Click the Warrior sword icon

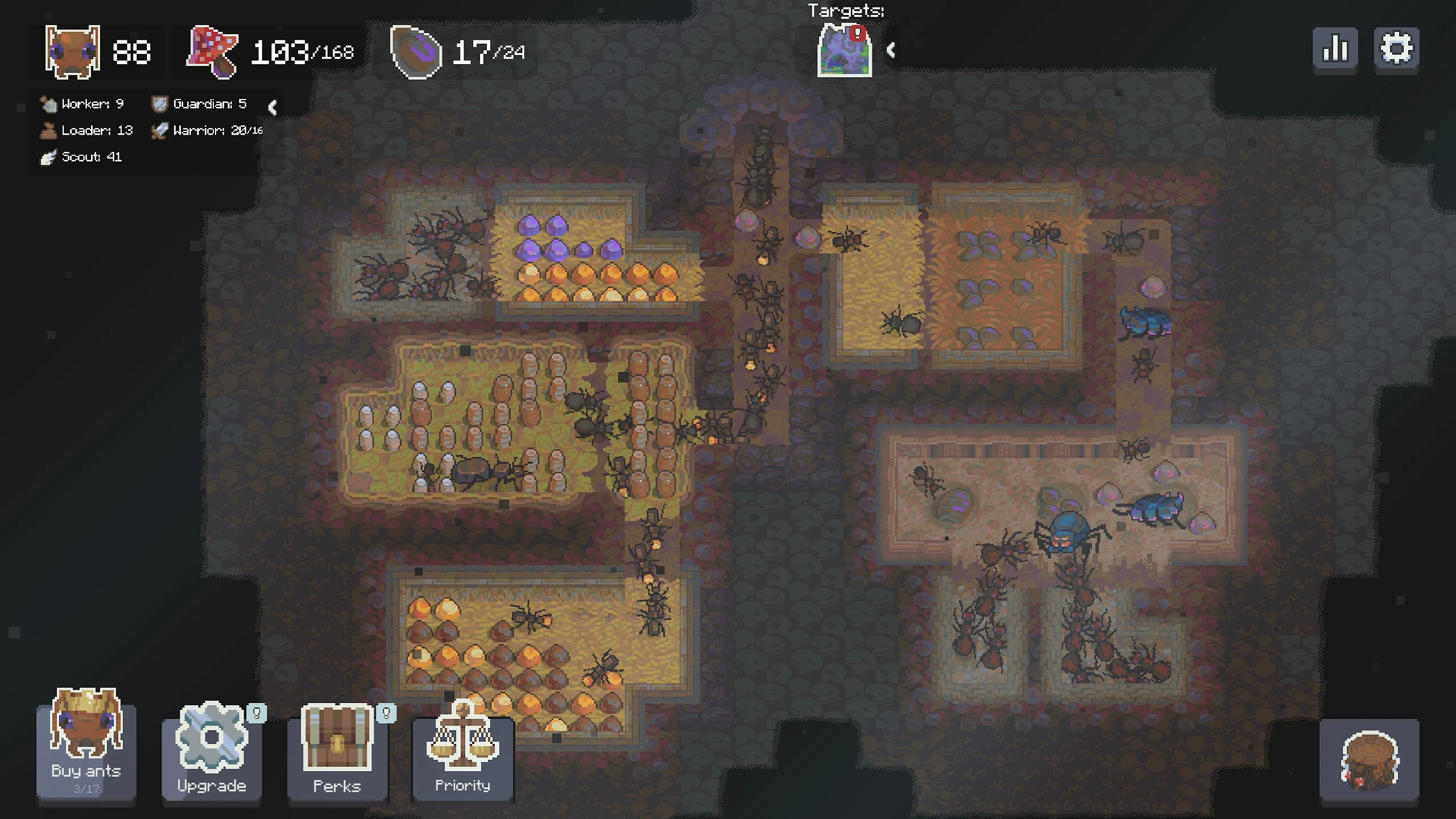pos(160,130)
